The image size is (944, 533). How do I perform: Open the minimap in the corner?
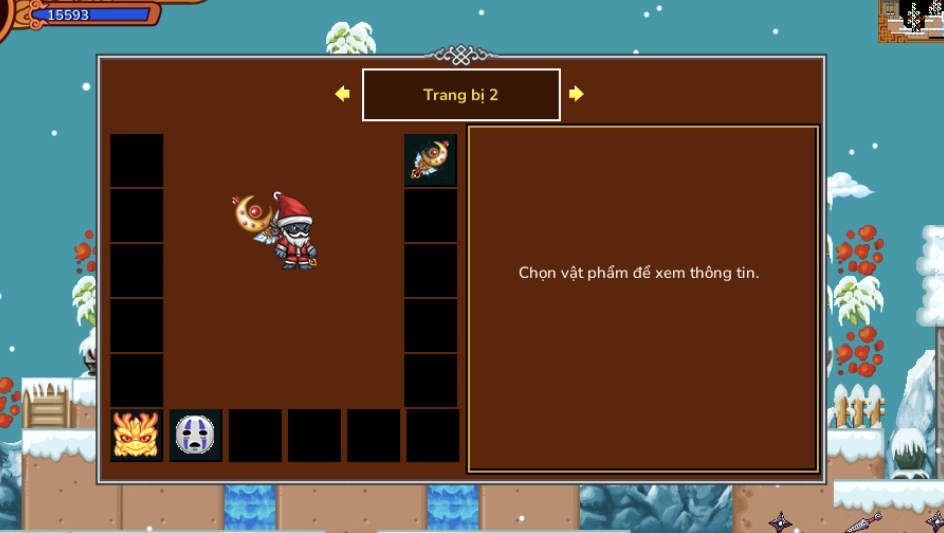click(x=910, y=21)
